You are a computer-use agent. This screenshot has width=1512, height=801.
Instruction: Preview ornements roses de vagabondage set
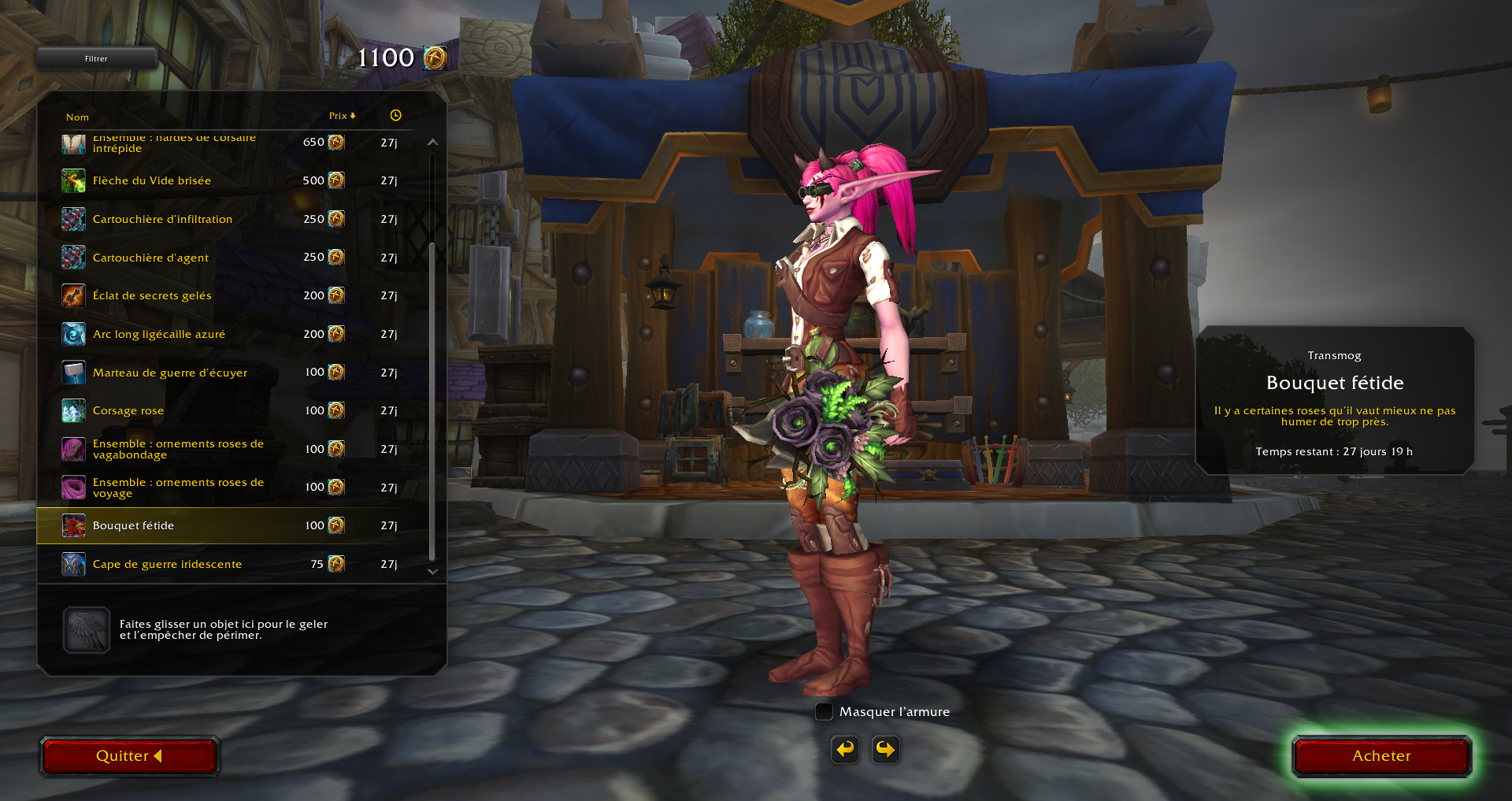point(178,449)
